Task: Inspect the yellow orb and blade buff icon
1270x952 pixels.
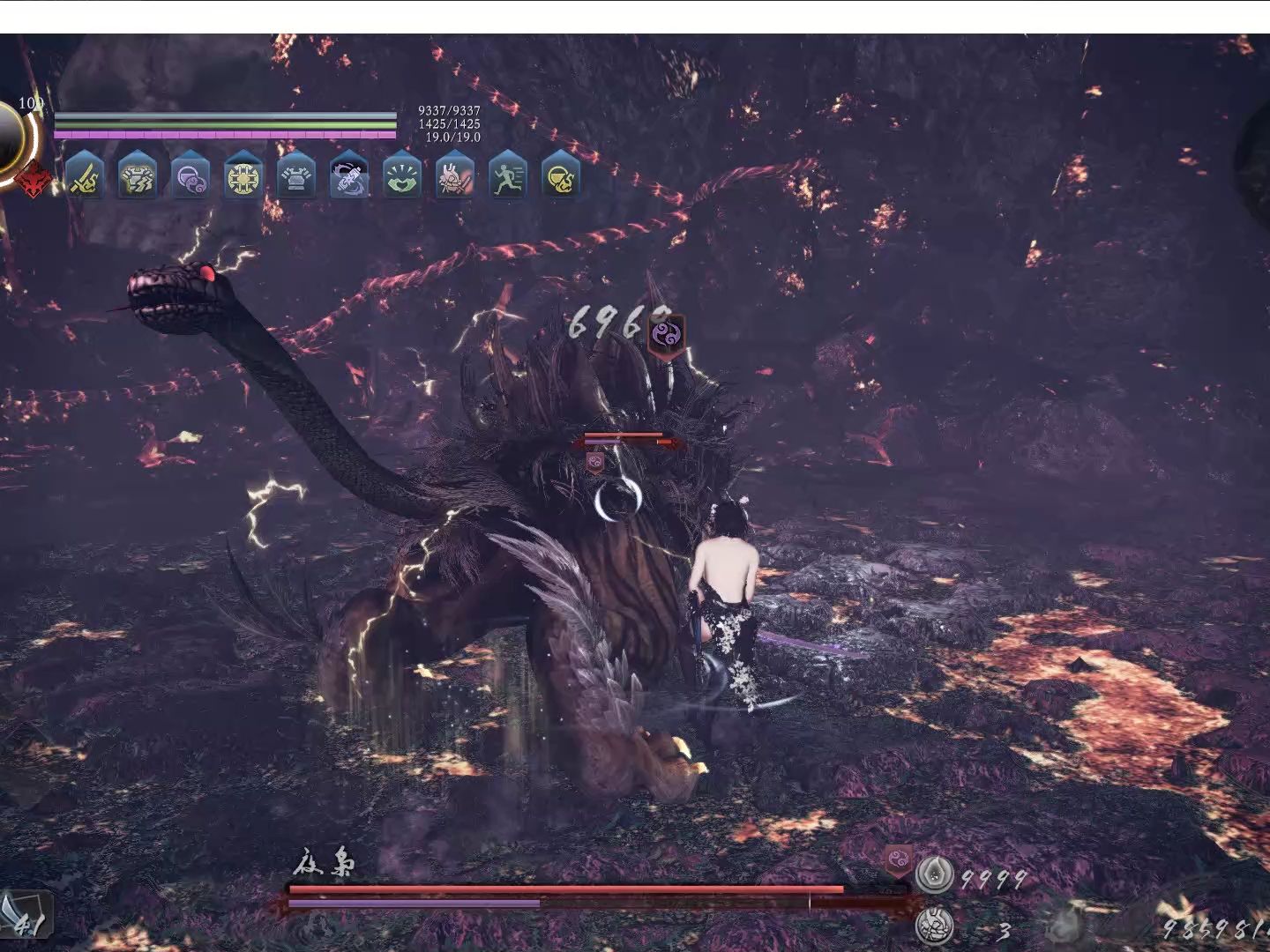Action: tap(561, 175)
